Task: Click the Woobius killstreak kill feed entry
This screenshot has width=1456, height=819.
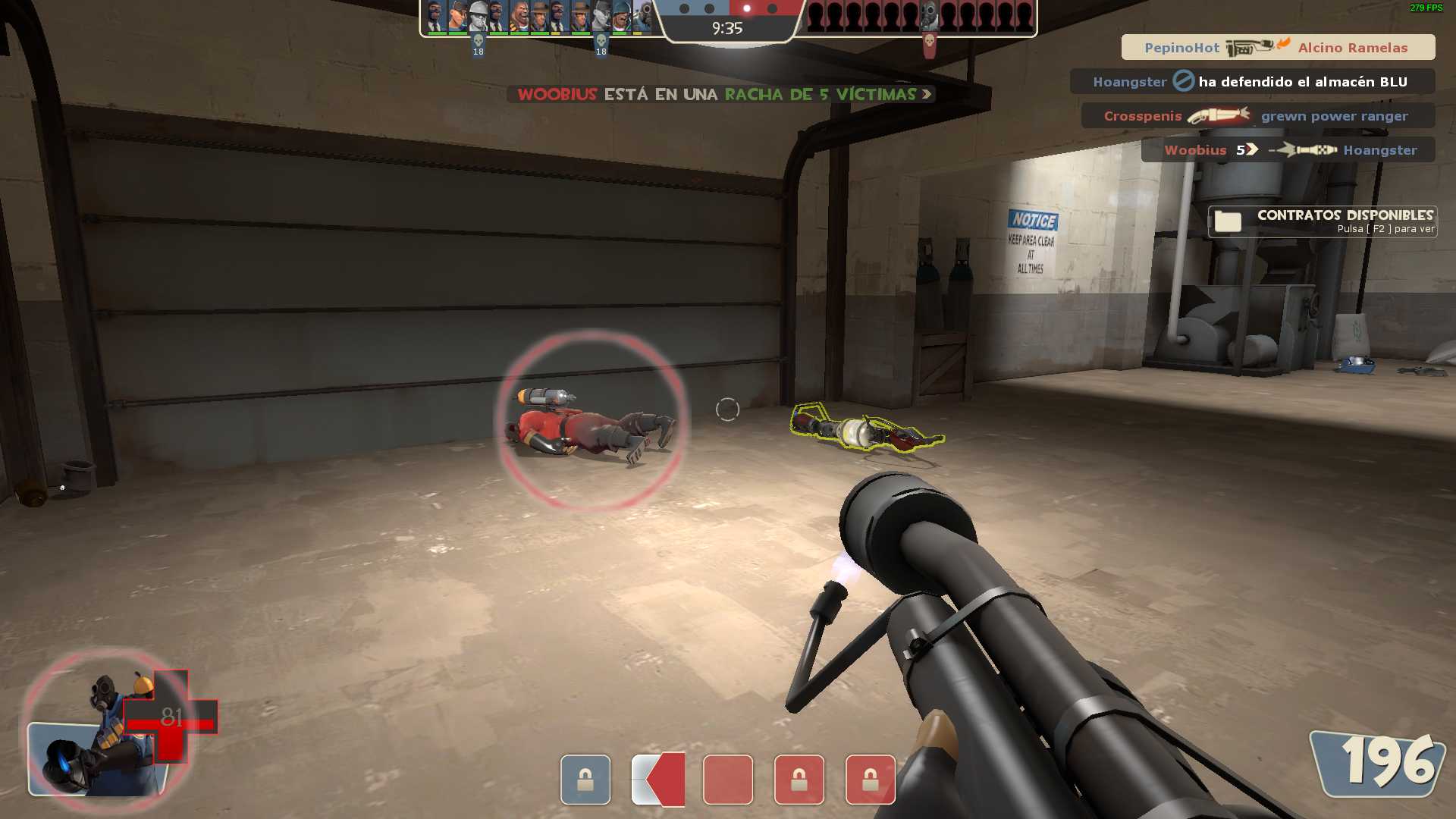Action: (x=1288, y=150)
